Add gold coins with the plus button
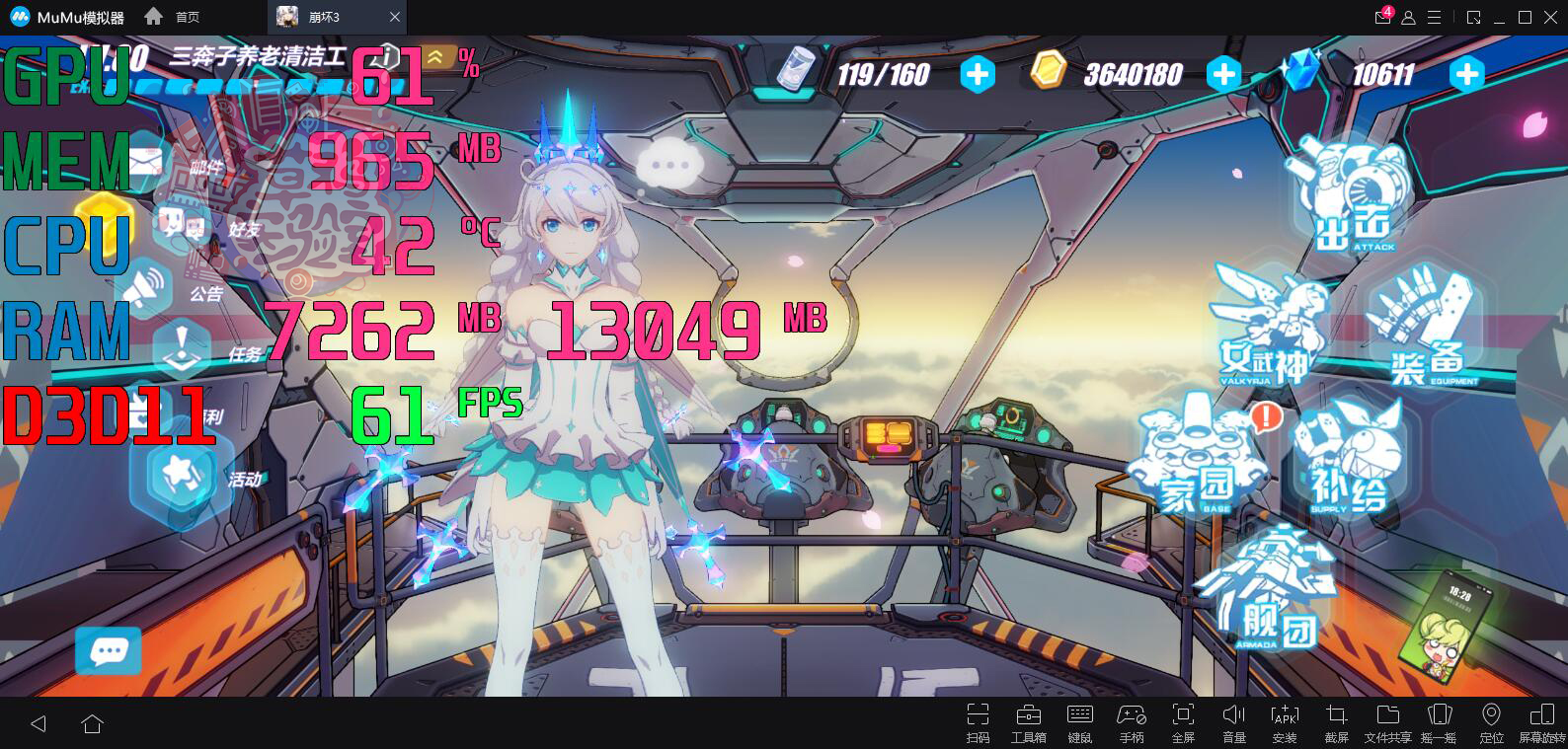 [x=1223, y=74]
